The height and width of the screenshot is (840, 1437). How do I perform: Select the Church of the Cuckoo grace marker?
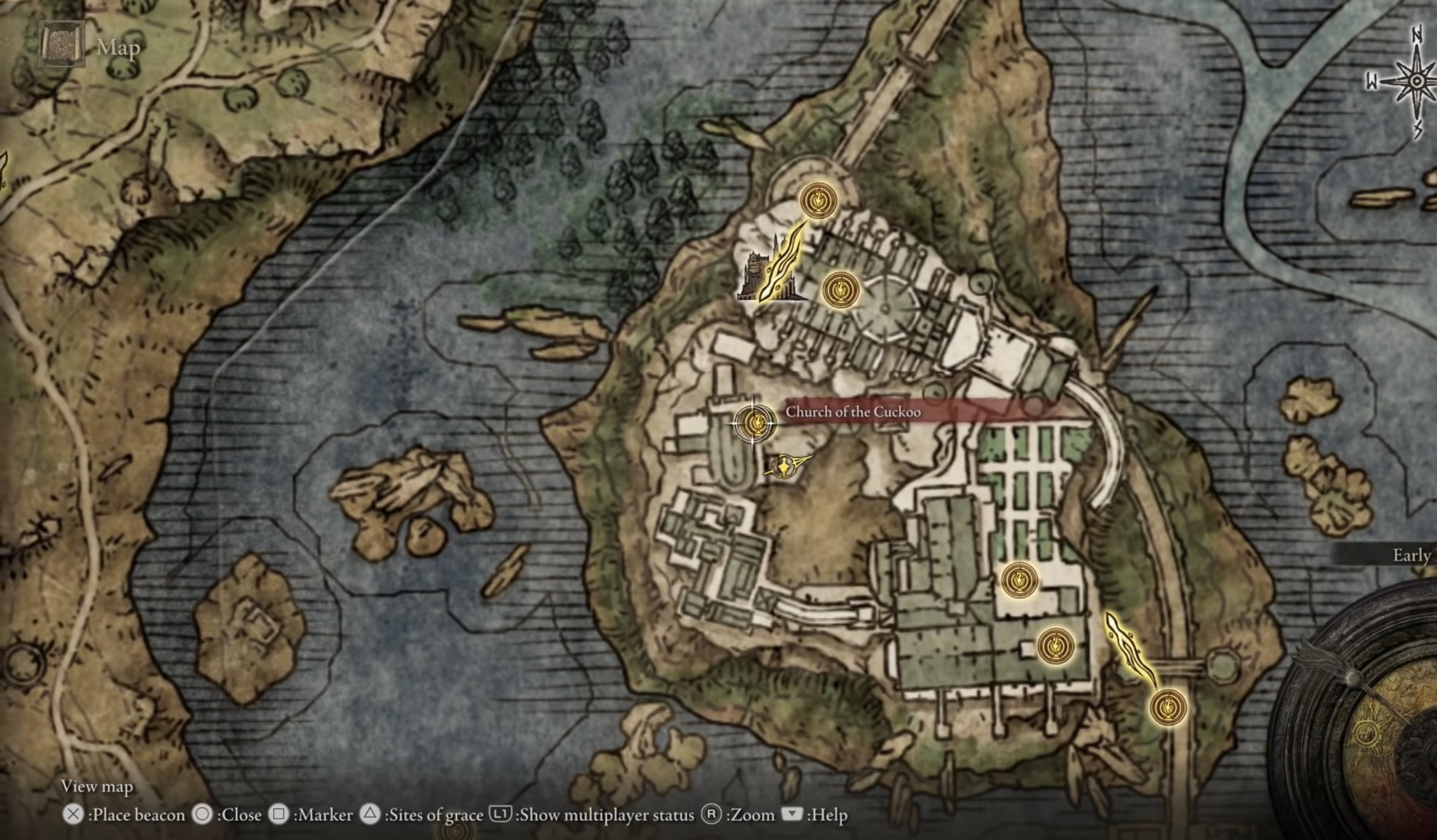[754, 423]
